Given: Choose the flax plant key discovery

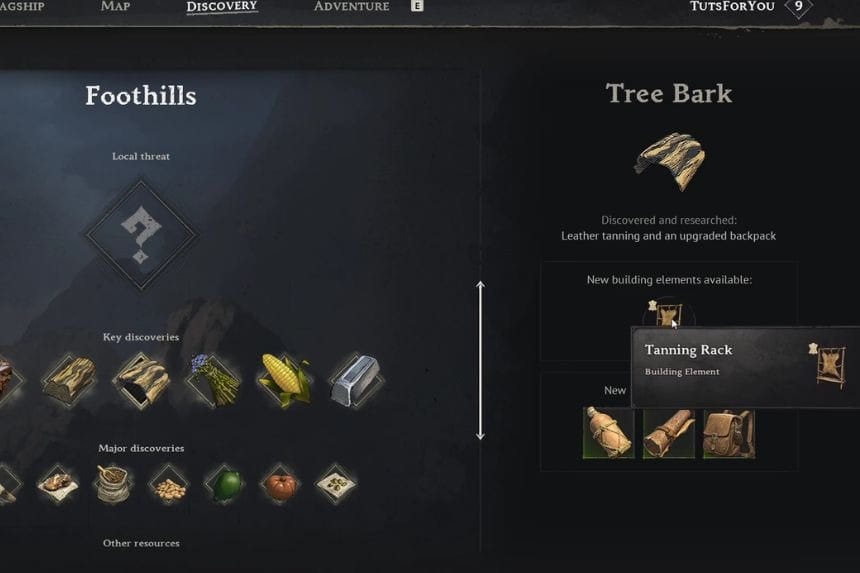Looking at the screenshot, I should (213, 381).
